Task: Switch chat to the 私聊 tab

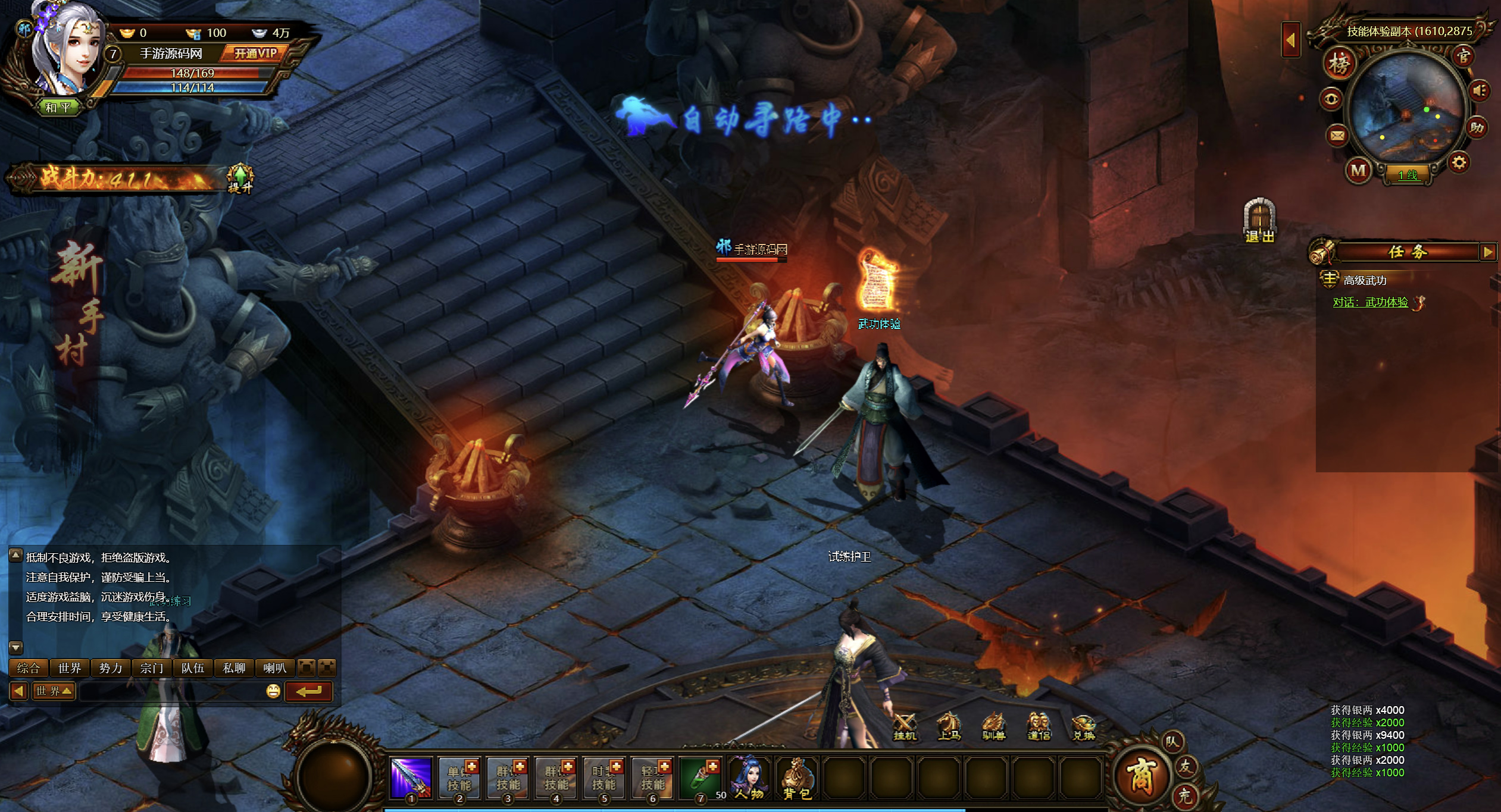Action: [234, 668]
